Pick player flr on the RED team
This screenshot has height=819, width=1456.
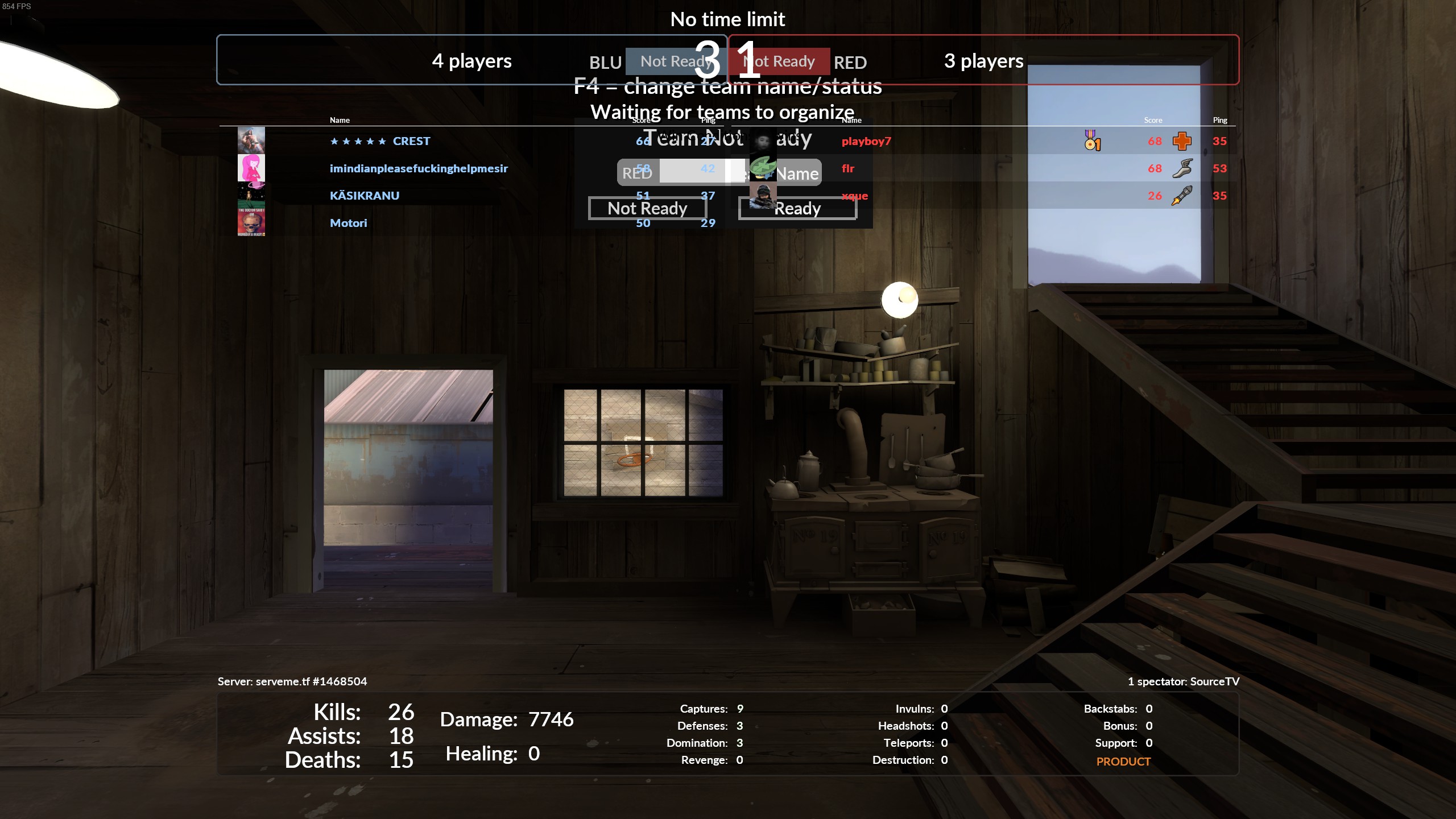(x=848, y=168)
